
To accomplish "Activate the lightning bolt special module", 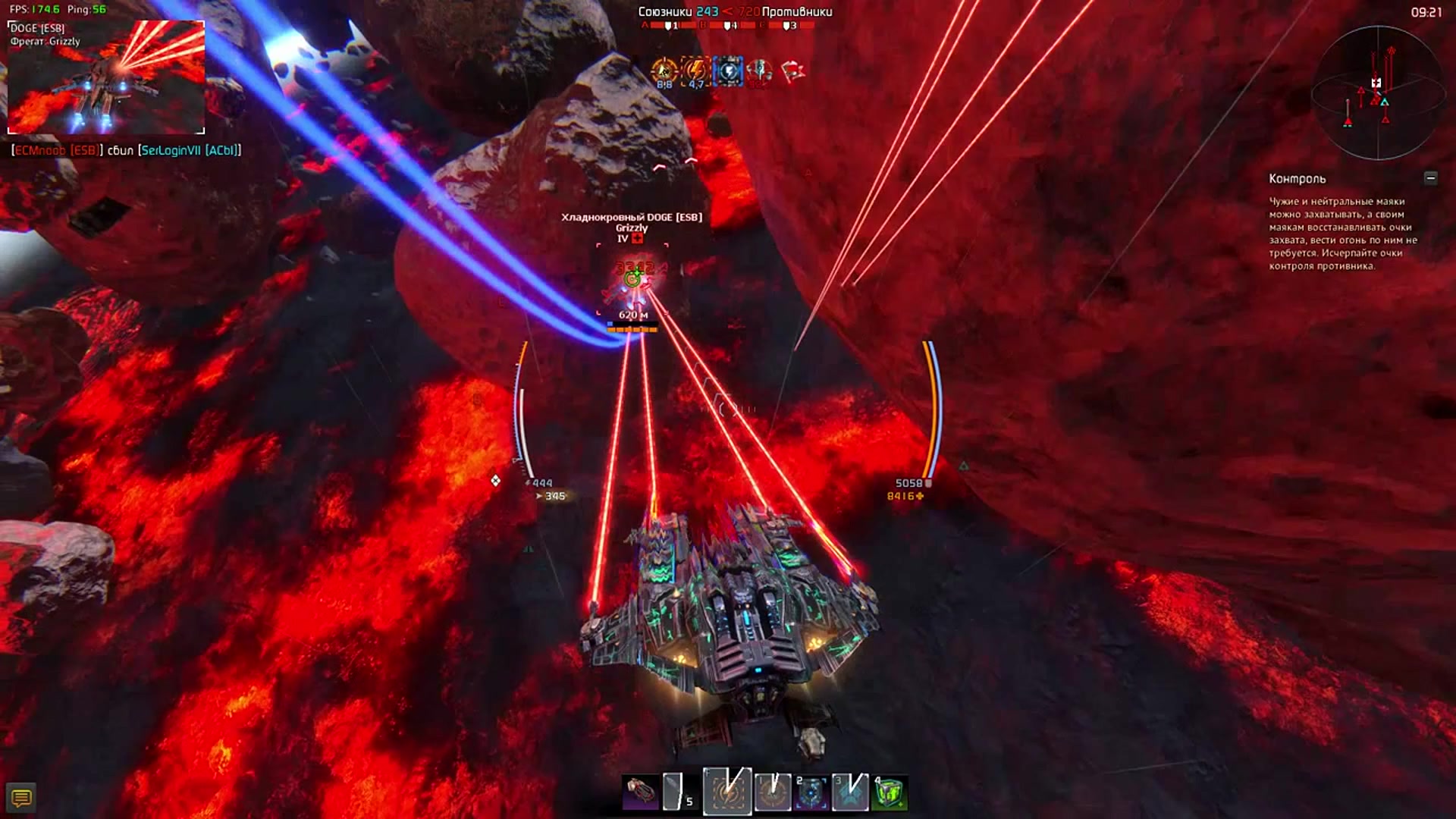I will click(x=727, y=792).
